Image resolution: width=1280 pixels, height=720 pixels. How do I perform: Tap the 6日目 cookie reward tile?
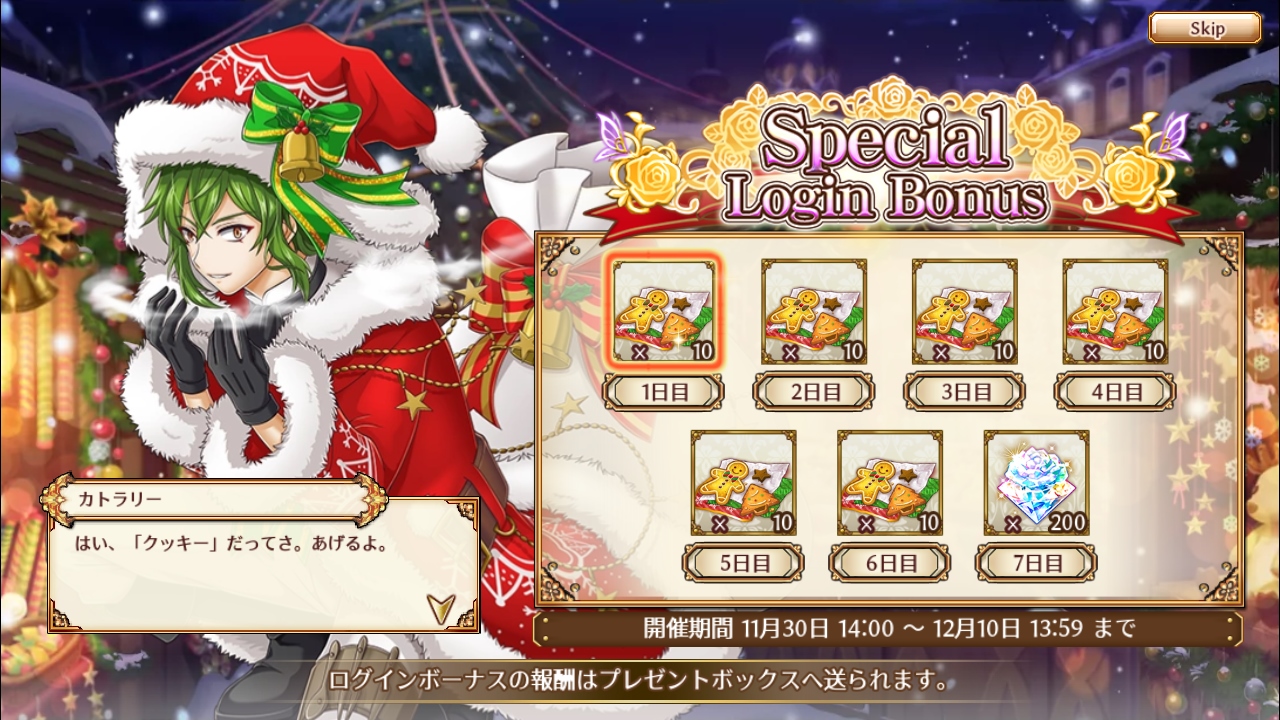point(889,484)
